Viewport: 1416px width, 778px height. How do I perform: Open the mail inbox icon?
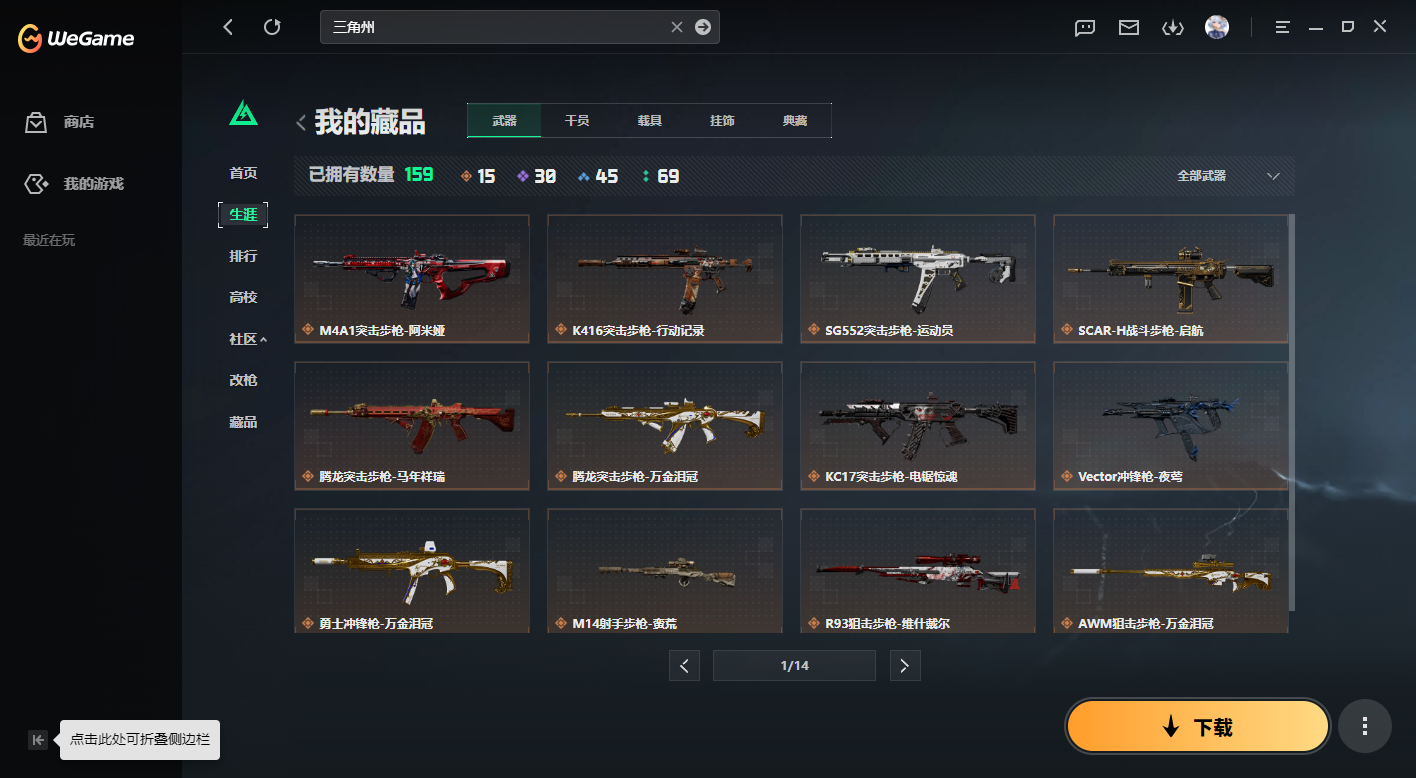(x=1128, y=27)
